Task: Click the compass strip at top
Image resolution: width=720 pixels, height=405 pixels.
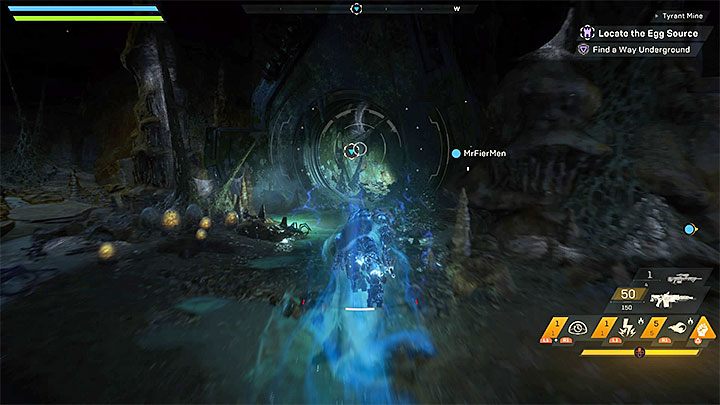Action: point(356,9)
